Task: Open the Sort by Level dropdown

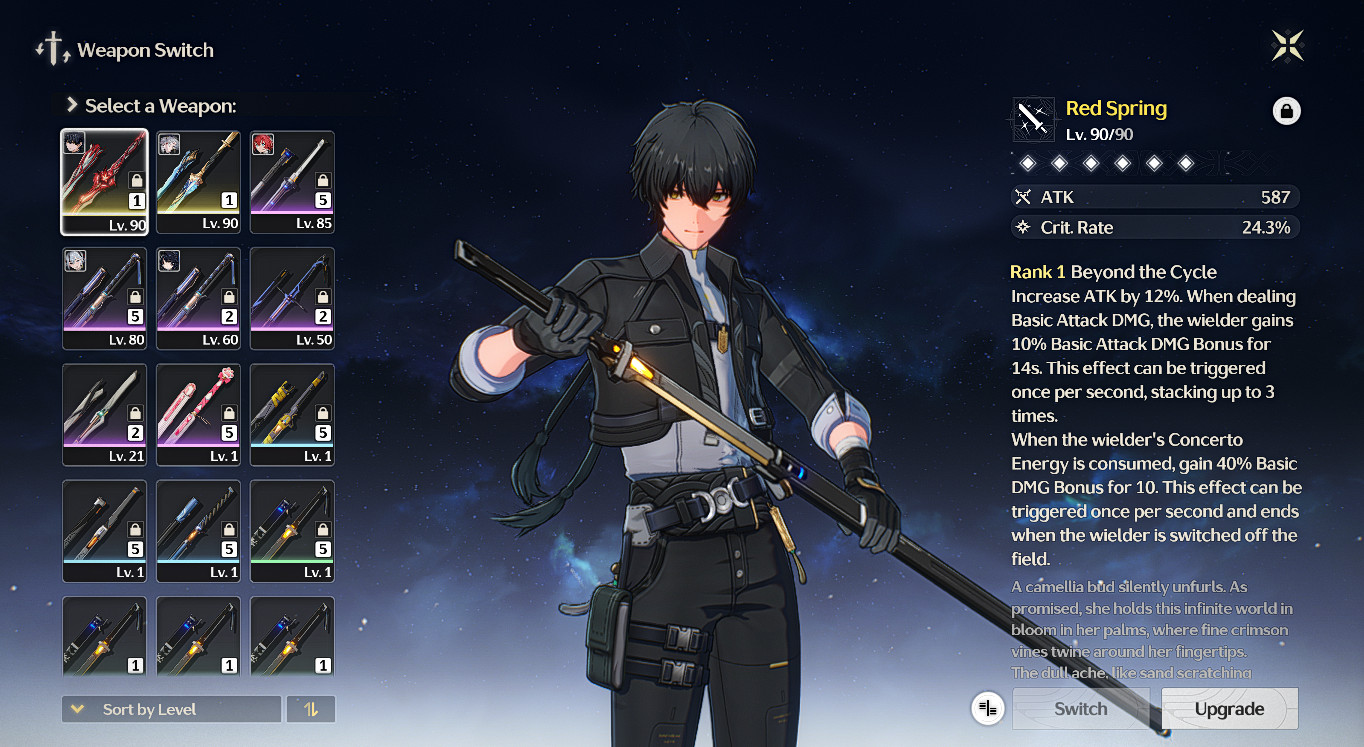Action: [171, 708]
